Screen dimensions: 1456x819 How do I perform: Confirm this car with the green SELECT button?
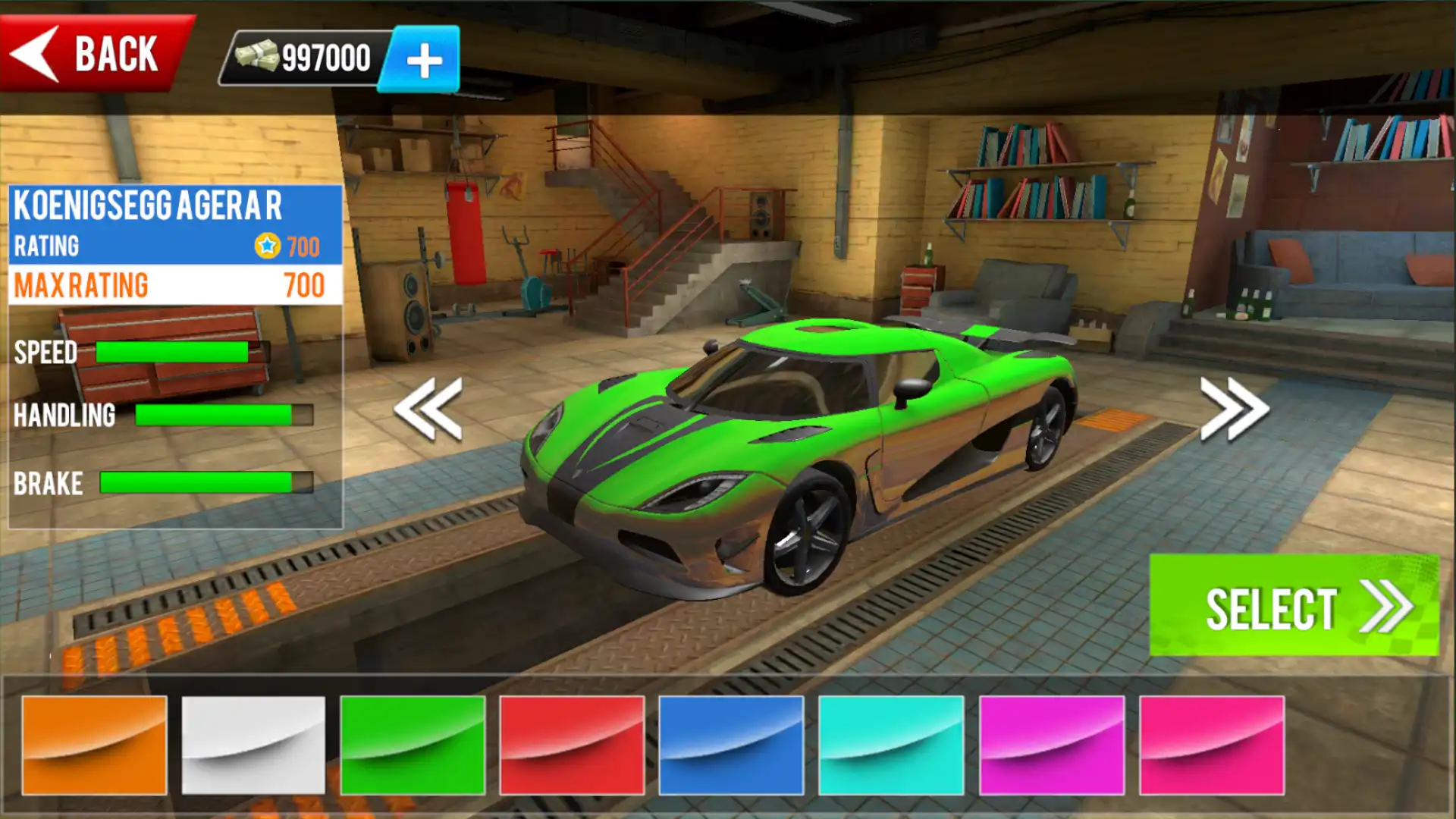[x=1293, y=606]
